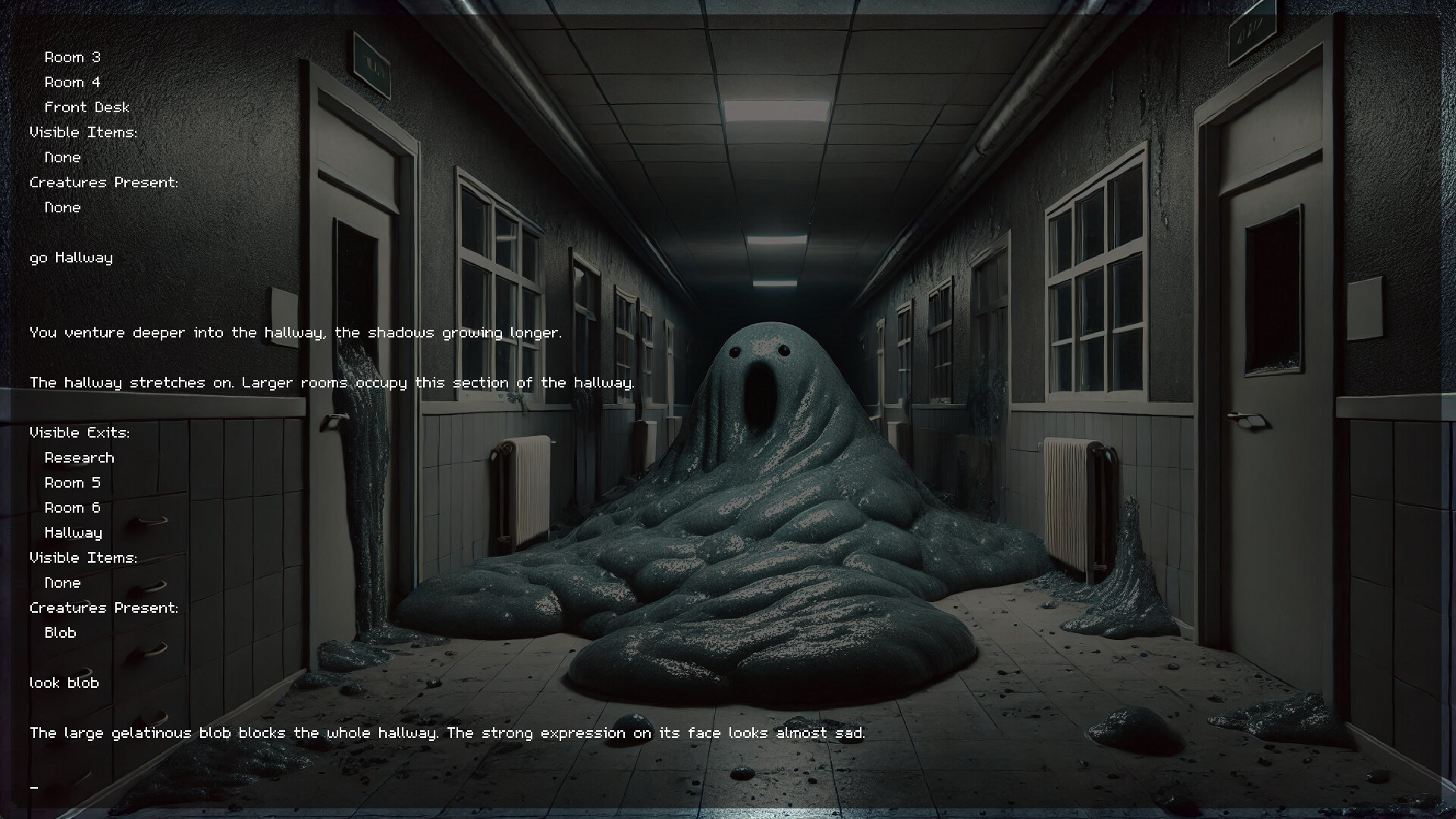Image resolution: width=1456 pixels, height=819 pixels.
Task: Click None under Visible Items
Action: 62,582
